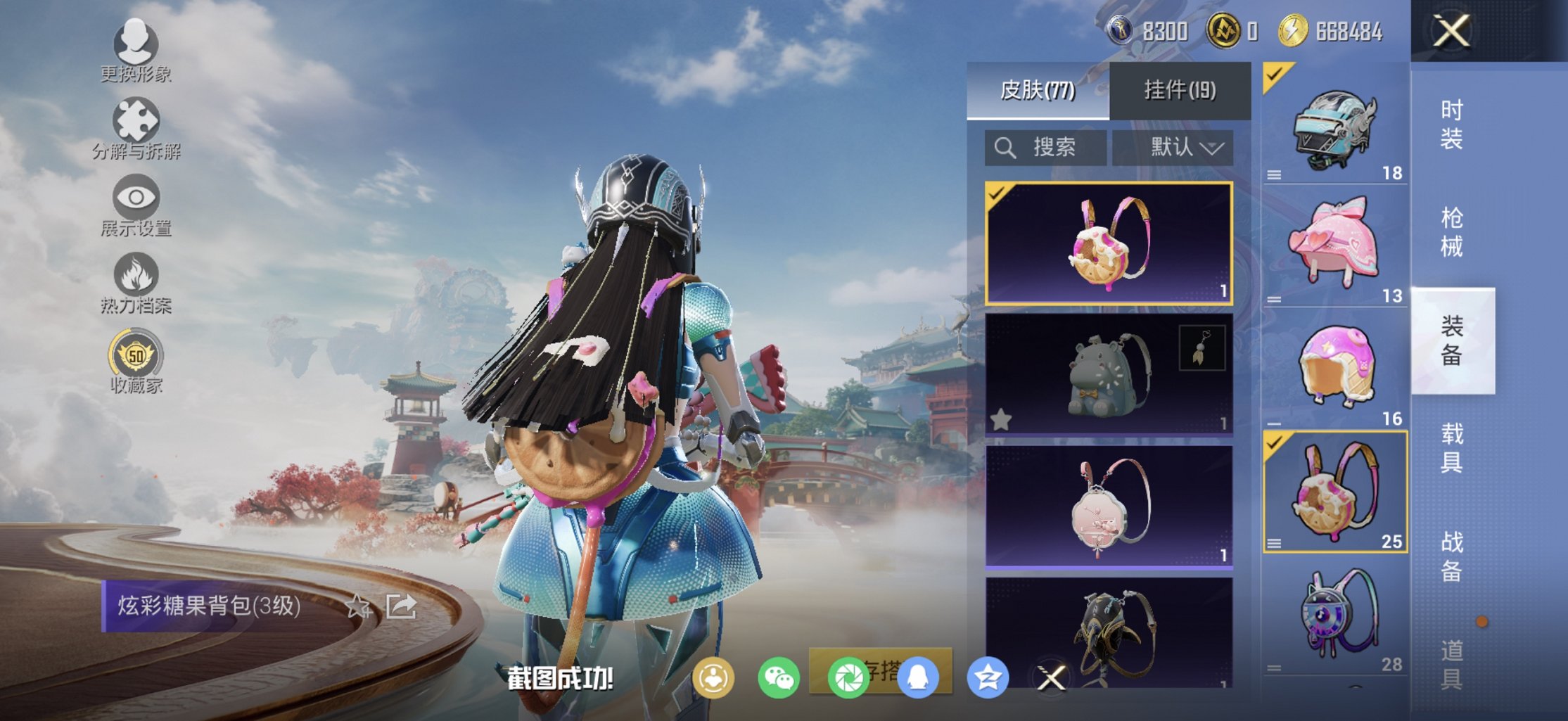
Task: Open the 载具 vehicles category
Action: (1451, 448)
